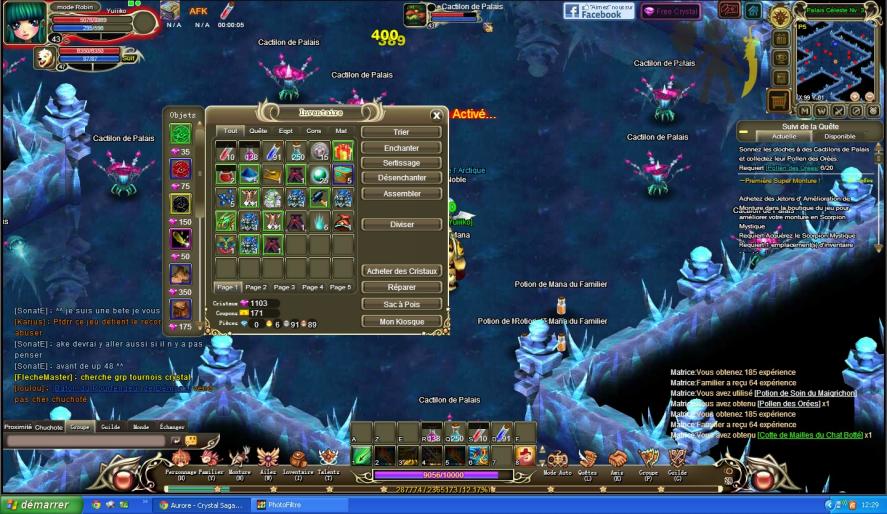Select the Assembler button
The image size is (887, 514).
[401, 194]
